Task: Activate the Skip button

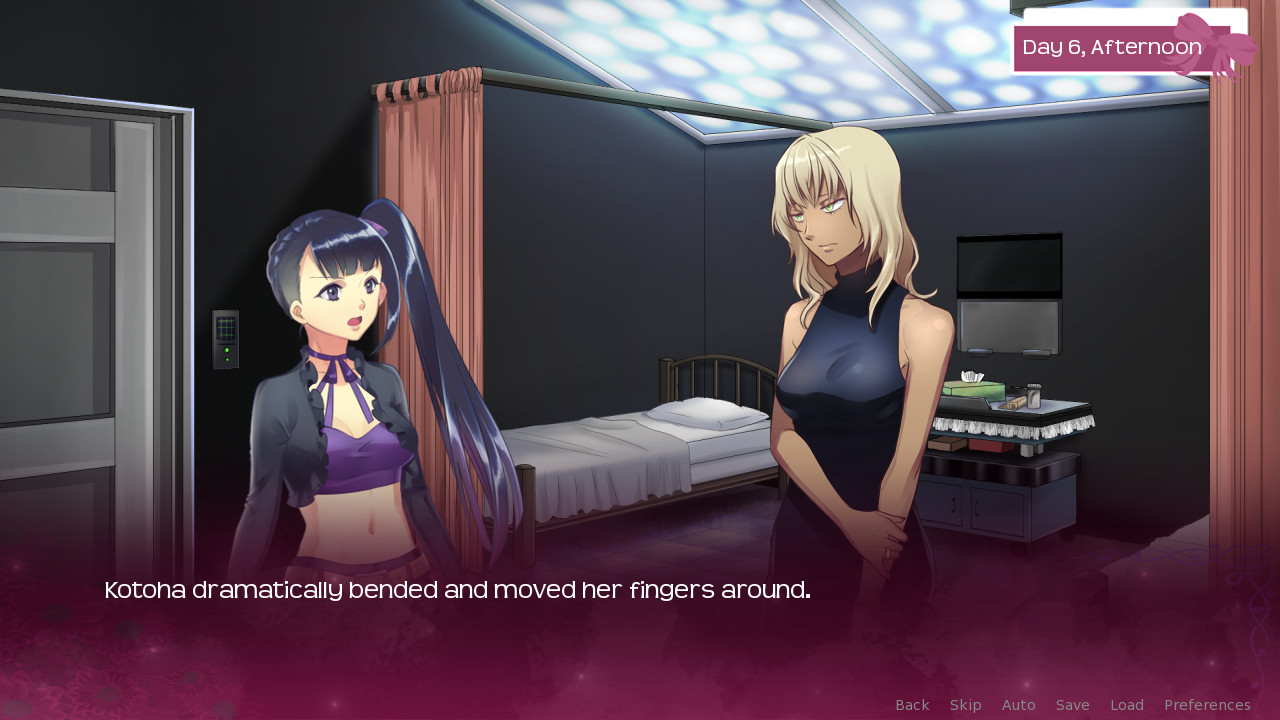Action: [965, 705]
